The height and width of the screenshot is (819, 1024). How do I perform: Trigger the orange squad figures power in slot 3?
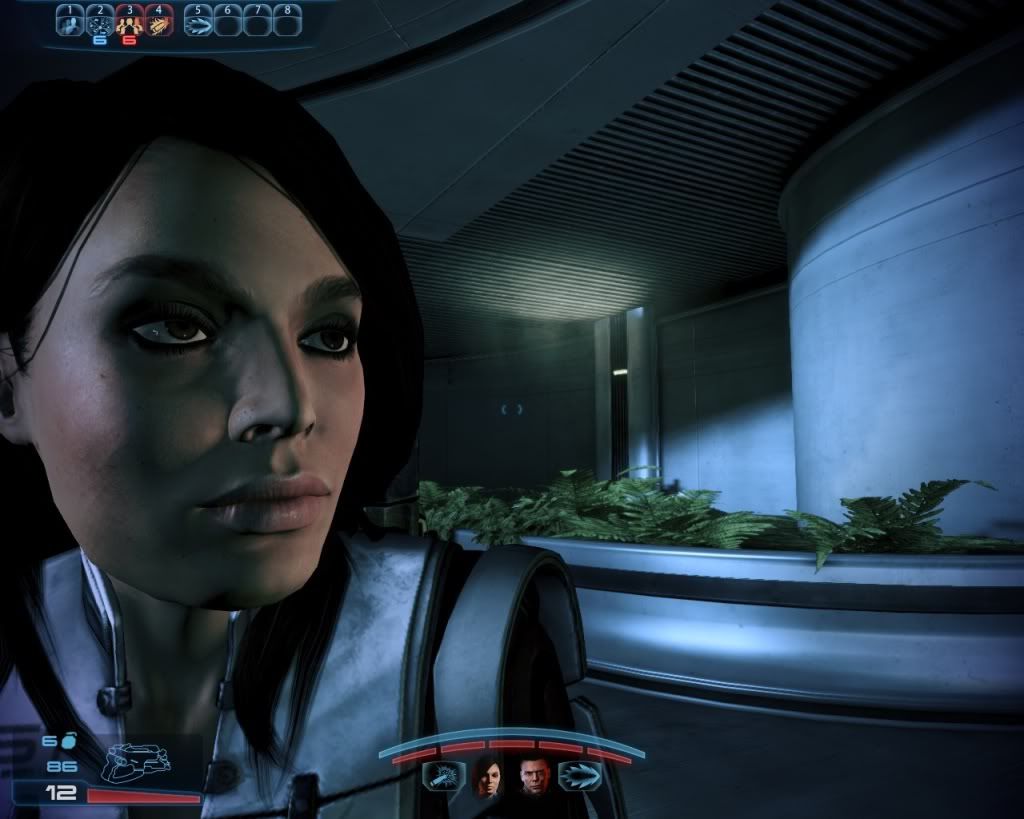click(129, 20)
